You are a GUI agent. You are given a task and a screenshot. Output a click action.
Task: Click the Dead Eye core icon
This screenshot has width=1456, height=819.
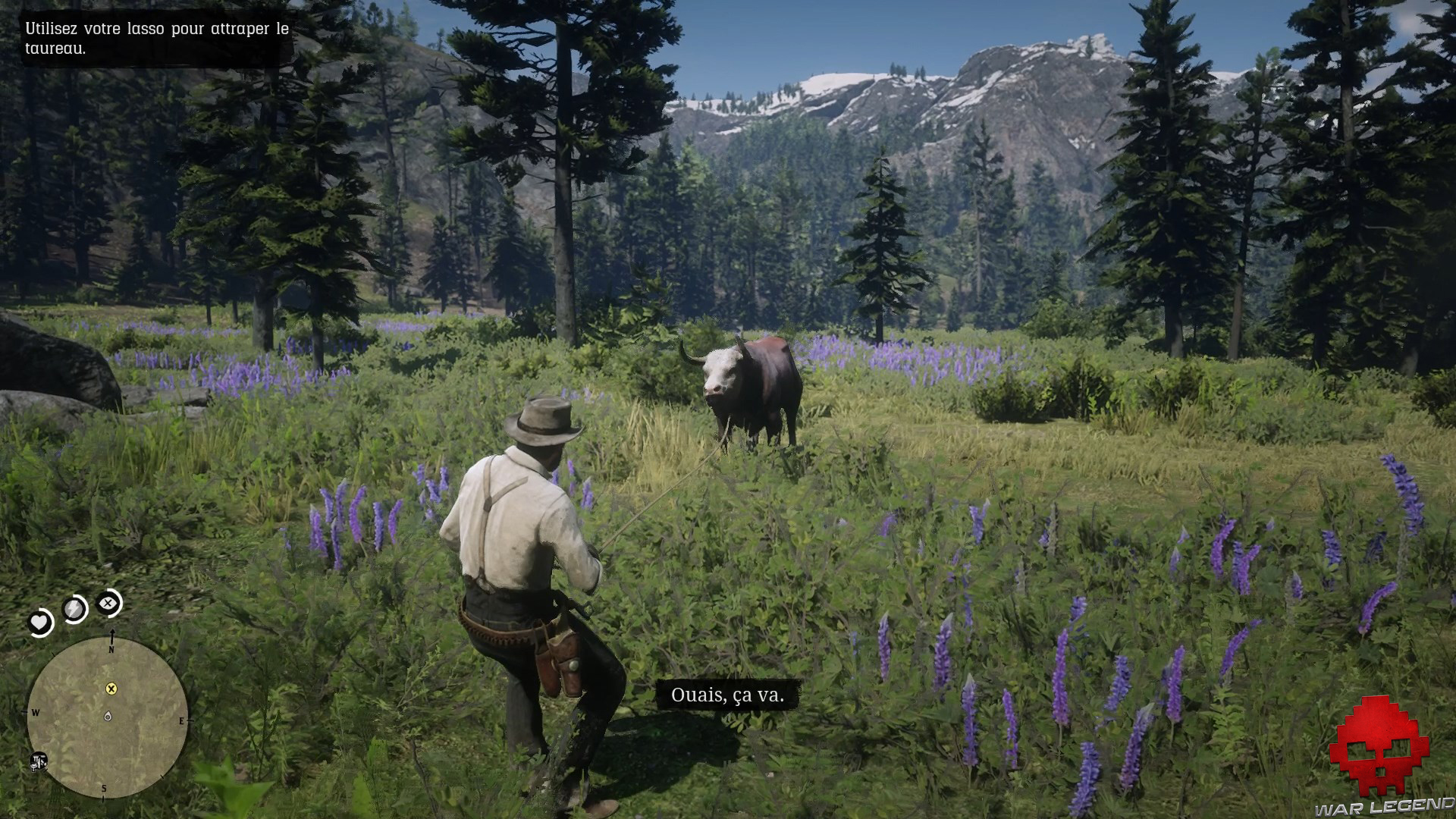point(108,604)
